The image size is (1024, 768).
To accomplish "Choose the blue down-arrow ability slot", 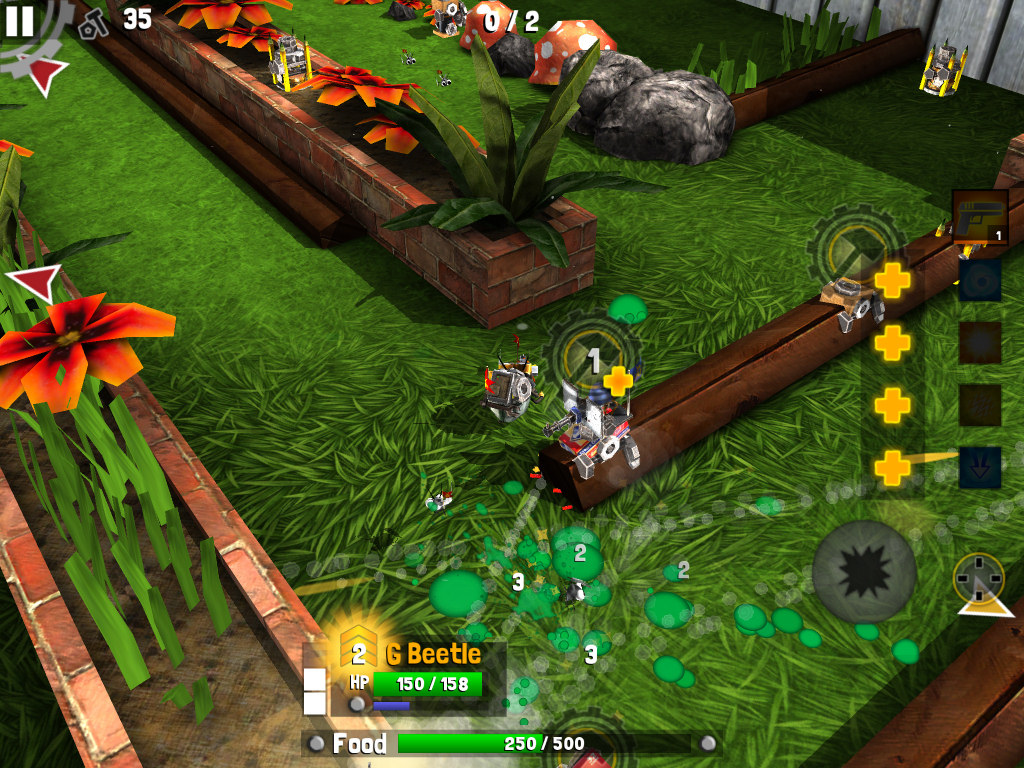I will pyautogui.click(x=980, y=467).
